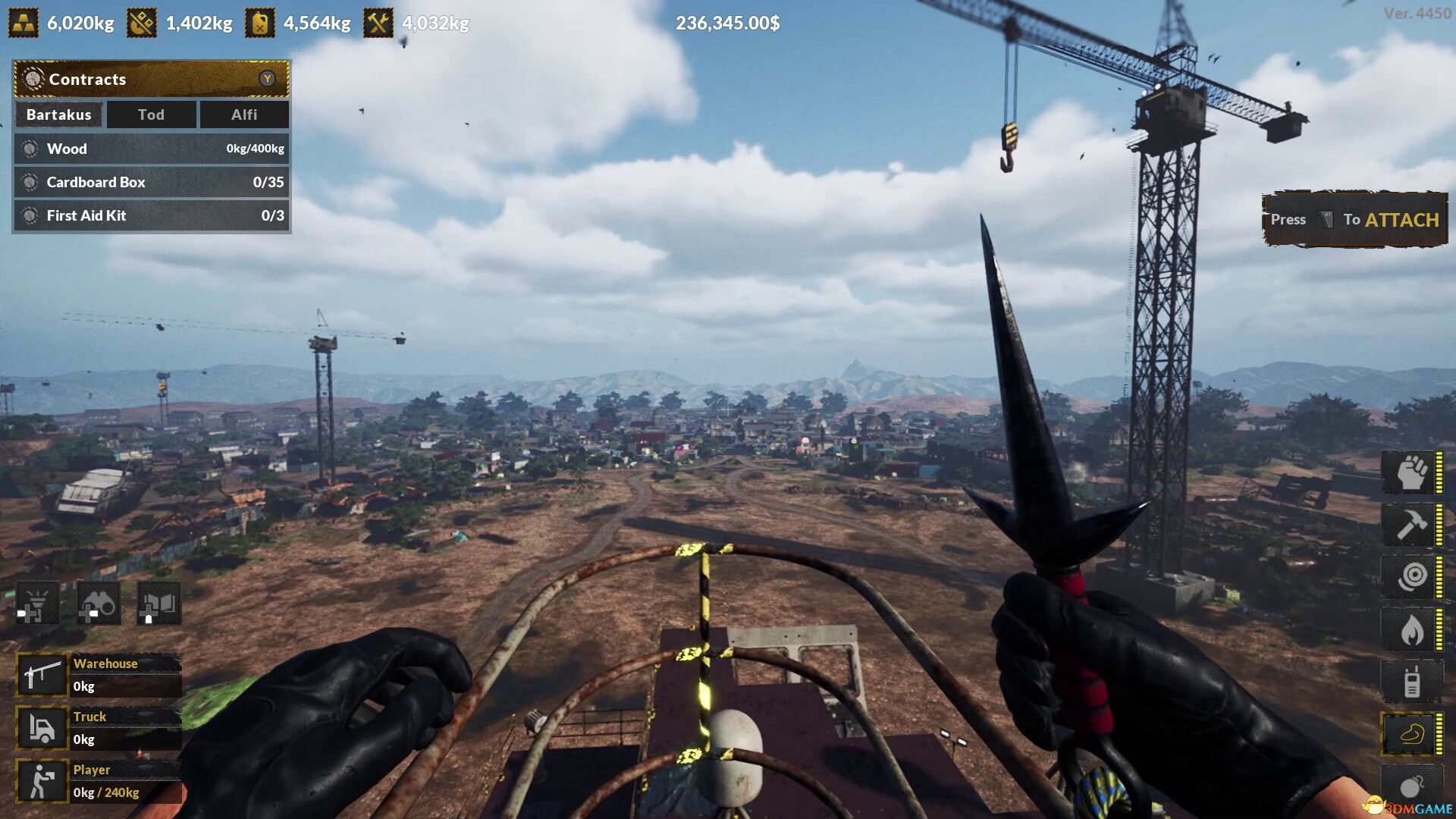Click the Truck storage icon
The width and height of the screenshot is (1456, 819).
click(42, 728)
